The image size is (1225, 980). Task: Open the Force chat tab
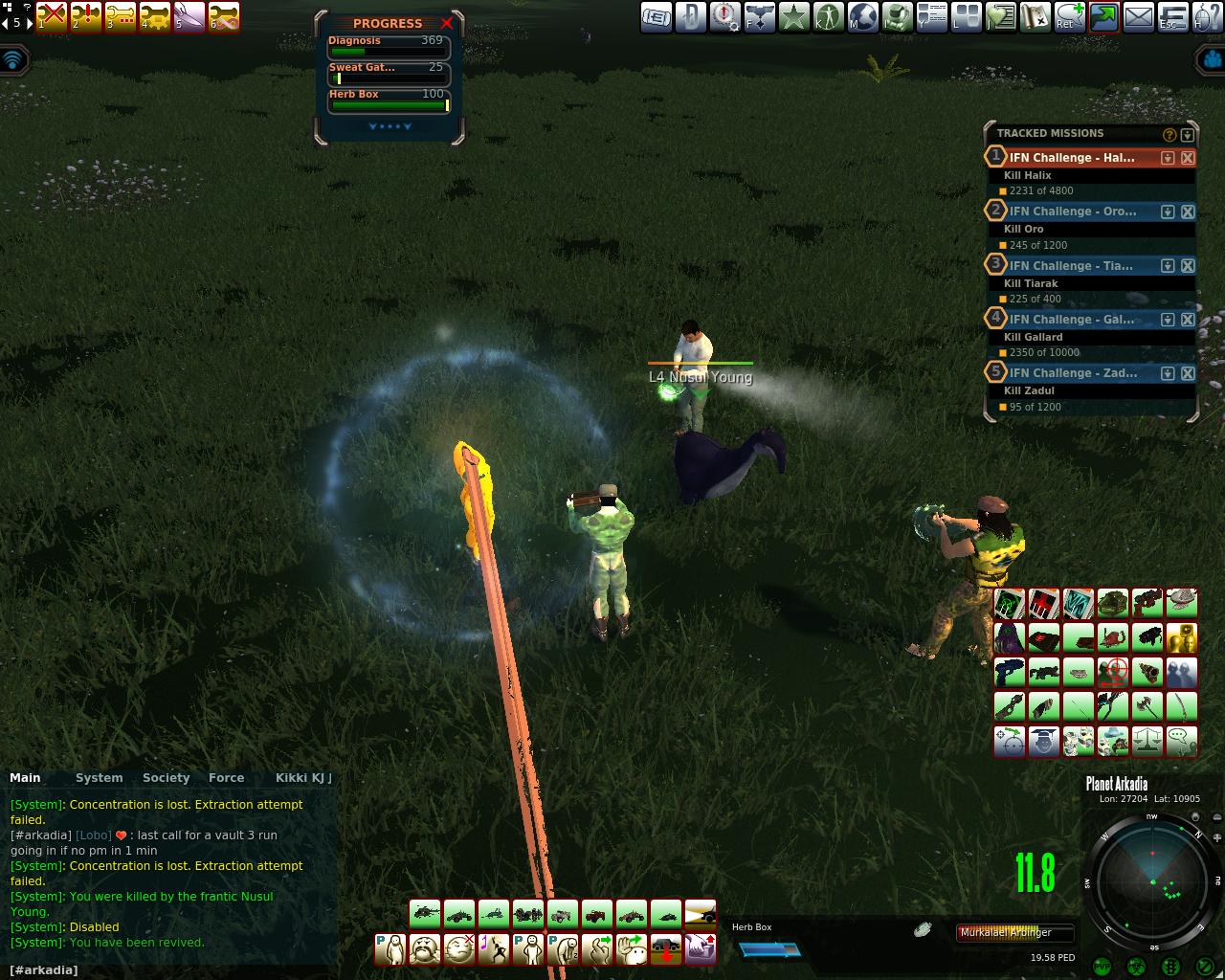click(x=226, y=778)
